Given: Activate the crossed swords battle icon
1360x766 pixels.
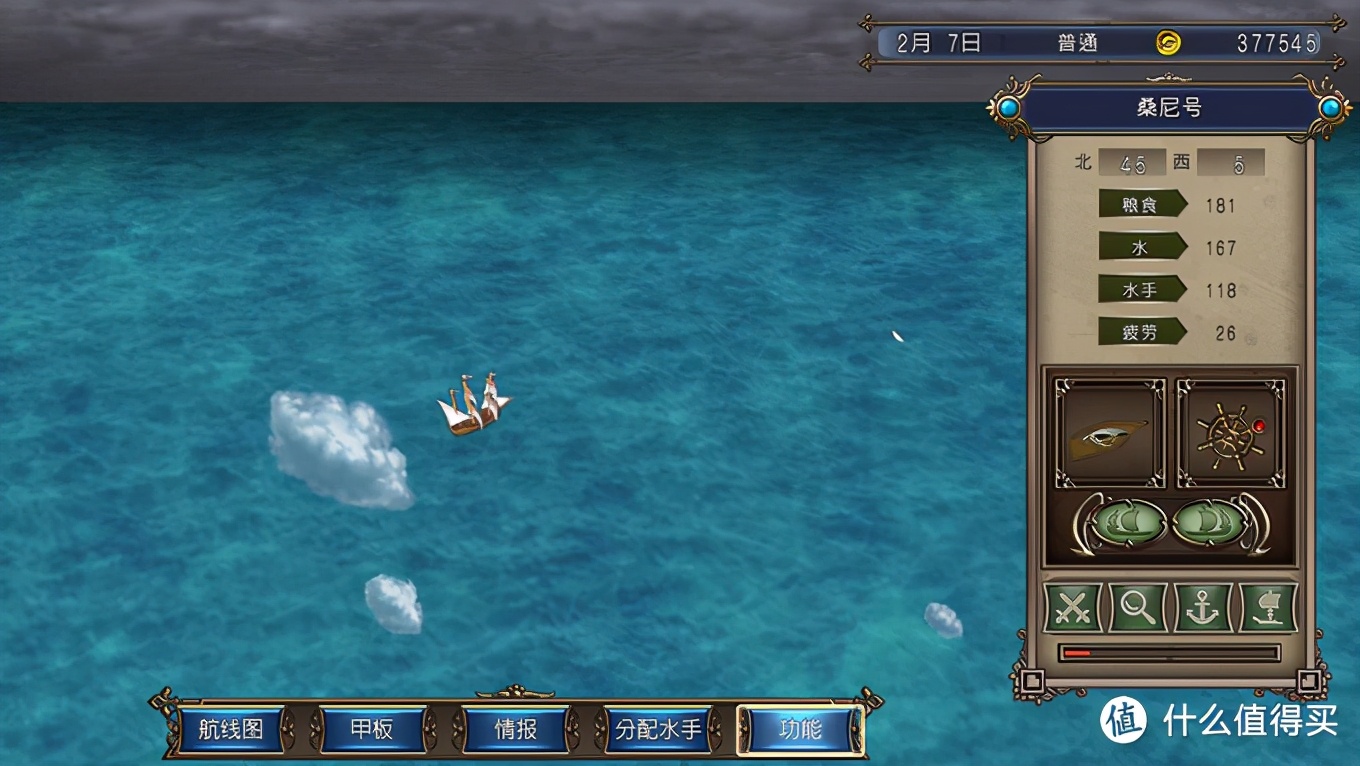Looking at the screenshot, I should tap(1072, 607).
